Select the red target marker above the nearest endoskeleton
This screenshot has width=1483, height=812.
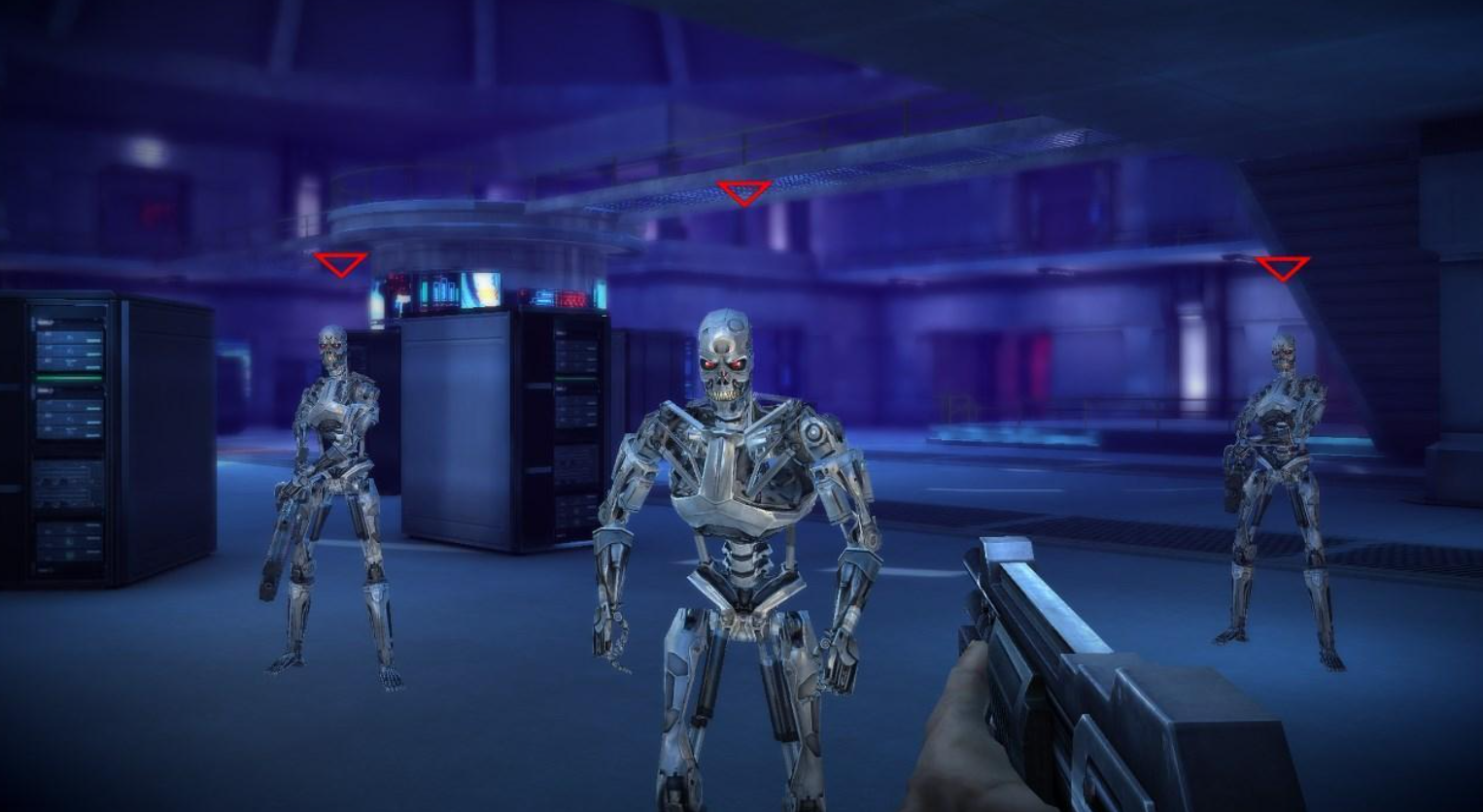click(744, 192)
